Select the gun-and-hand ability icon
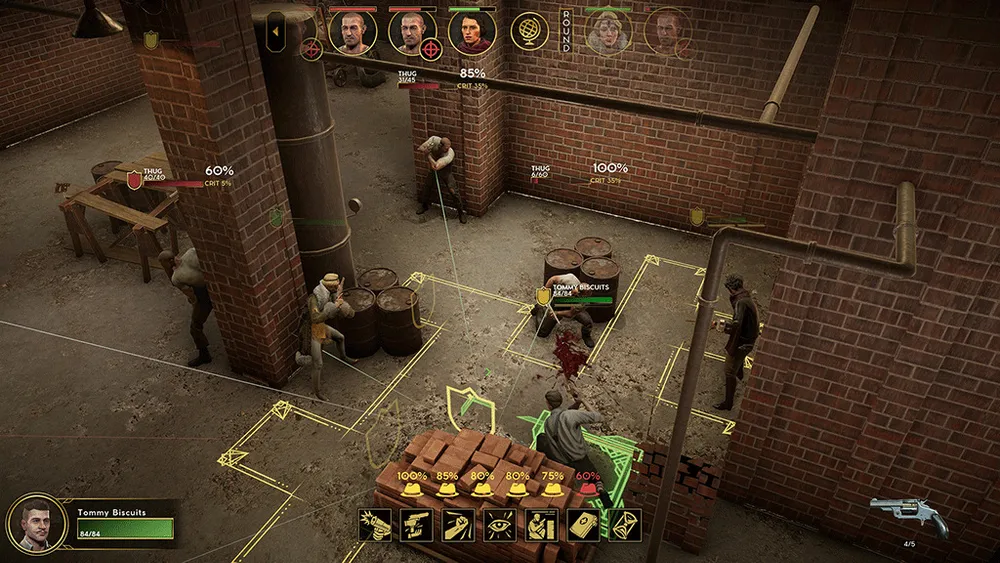 click(415, 524)
